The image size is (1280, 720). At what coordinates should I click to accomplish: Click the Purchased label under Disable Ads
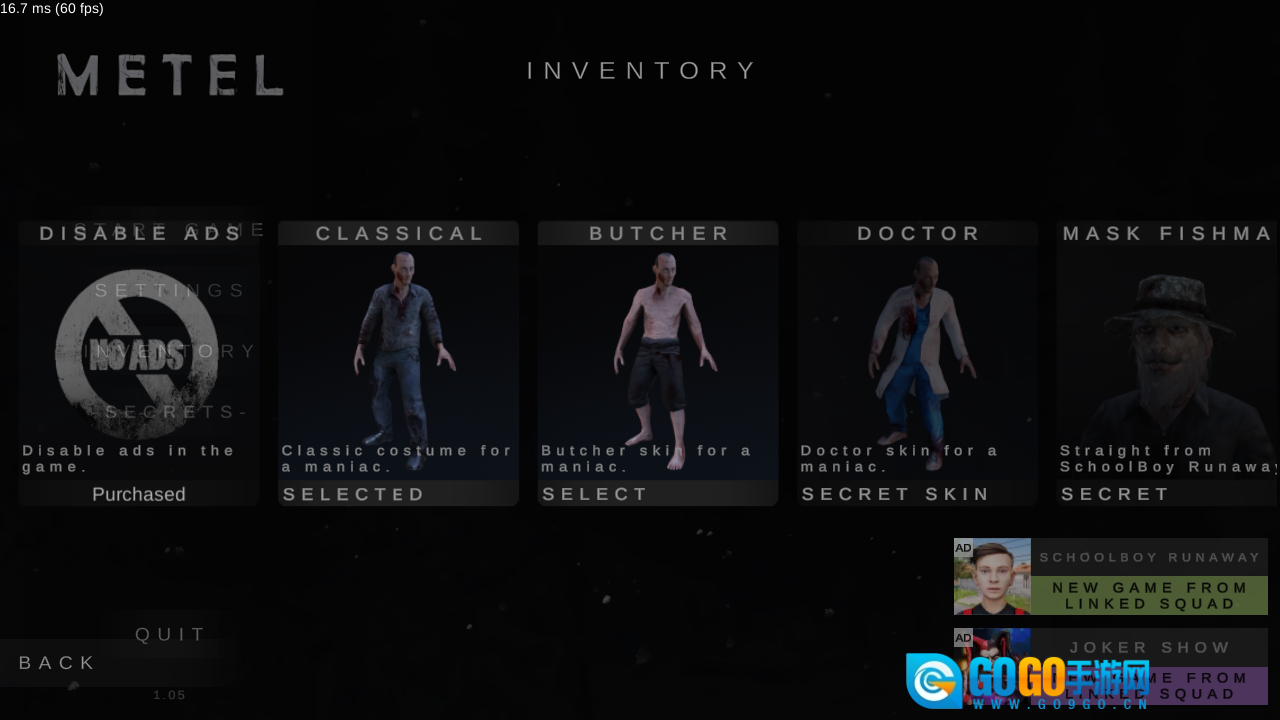(x=139, y=494)
